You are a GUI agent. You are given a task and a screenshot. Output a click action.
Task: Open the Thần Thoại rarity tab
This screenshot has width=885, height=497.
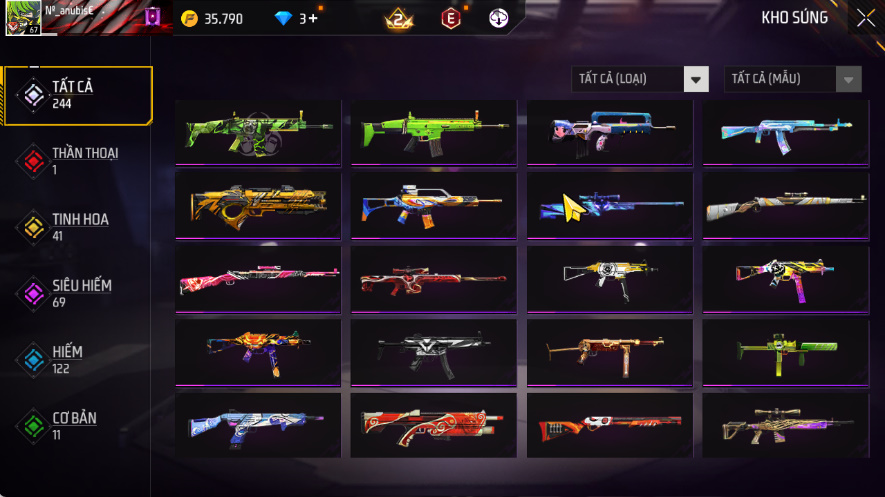[x=78, y=160]
